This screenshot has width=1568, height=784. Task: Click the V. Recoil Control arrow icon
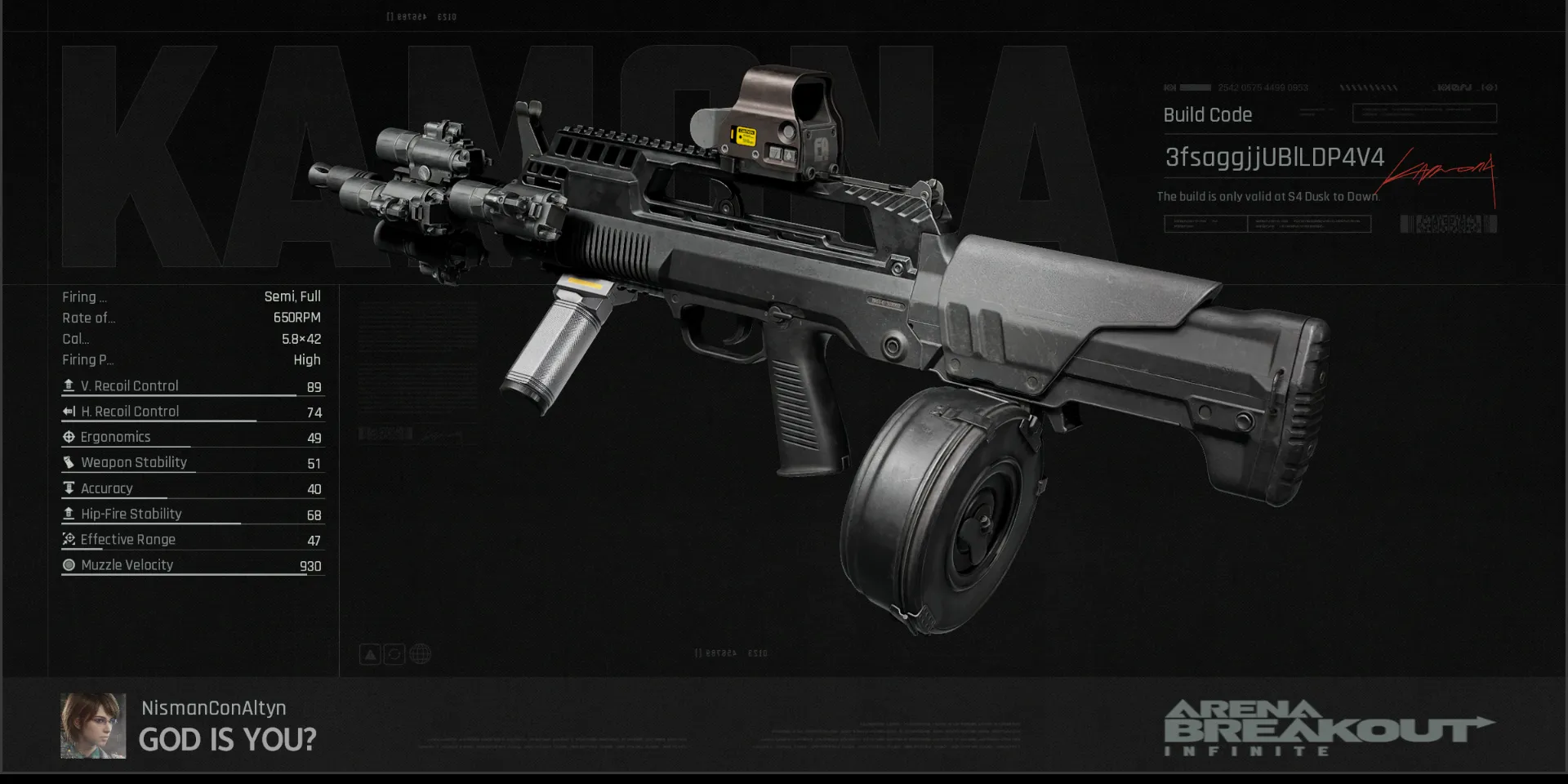pyautogui.click(x=69, y=385)
